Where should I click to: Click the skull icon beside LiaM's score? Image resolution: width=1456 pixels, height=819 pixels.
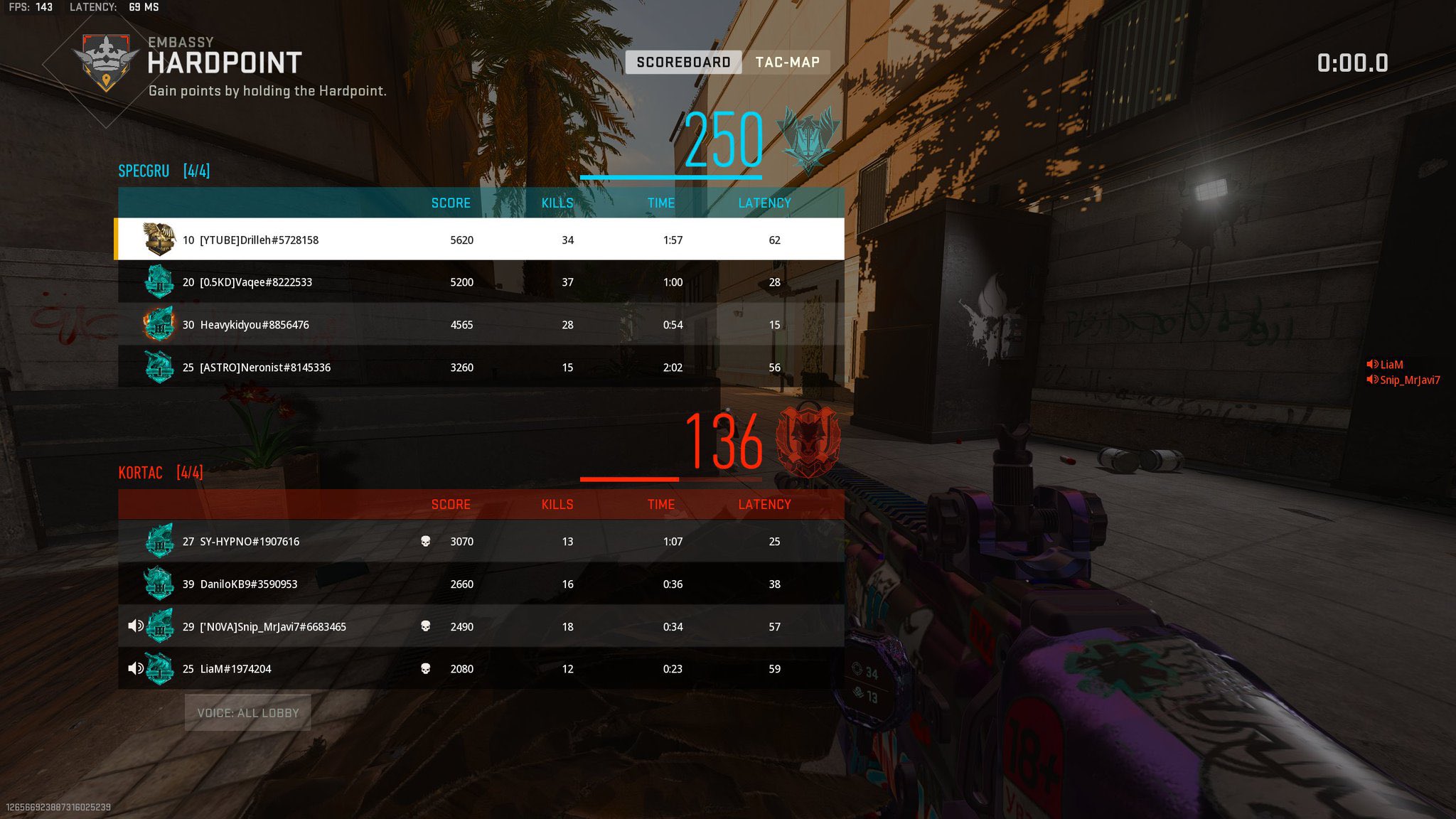pos(425,669)
